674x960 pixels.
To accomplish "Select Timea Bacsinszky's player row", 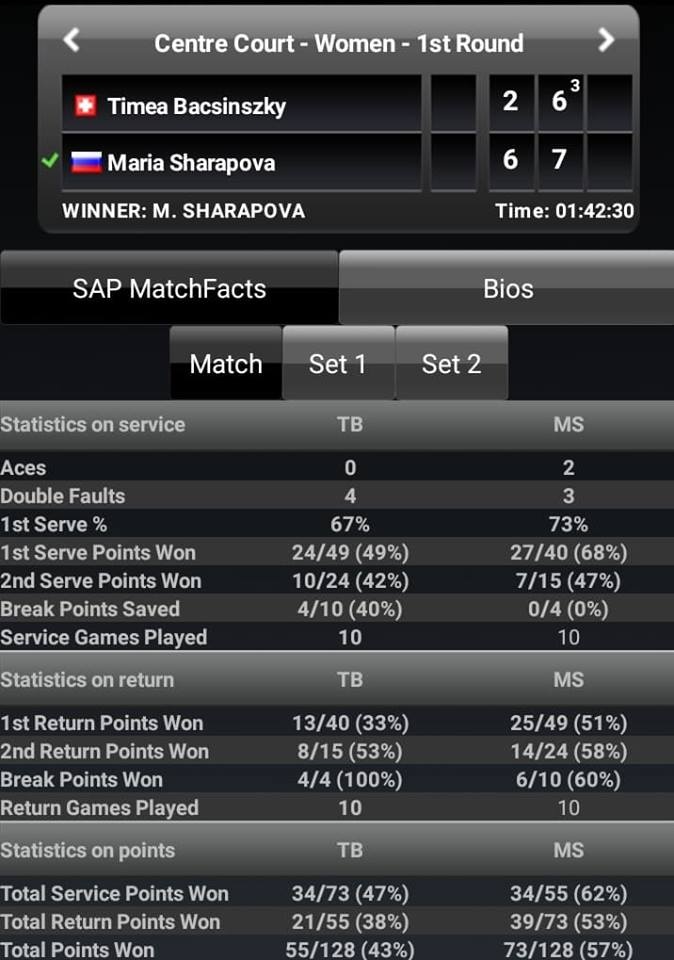I will click(x=241, y=105).
